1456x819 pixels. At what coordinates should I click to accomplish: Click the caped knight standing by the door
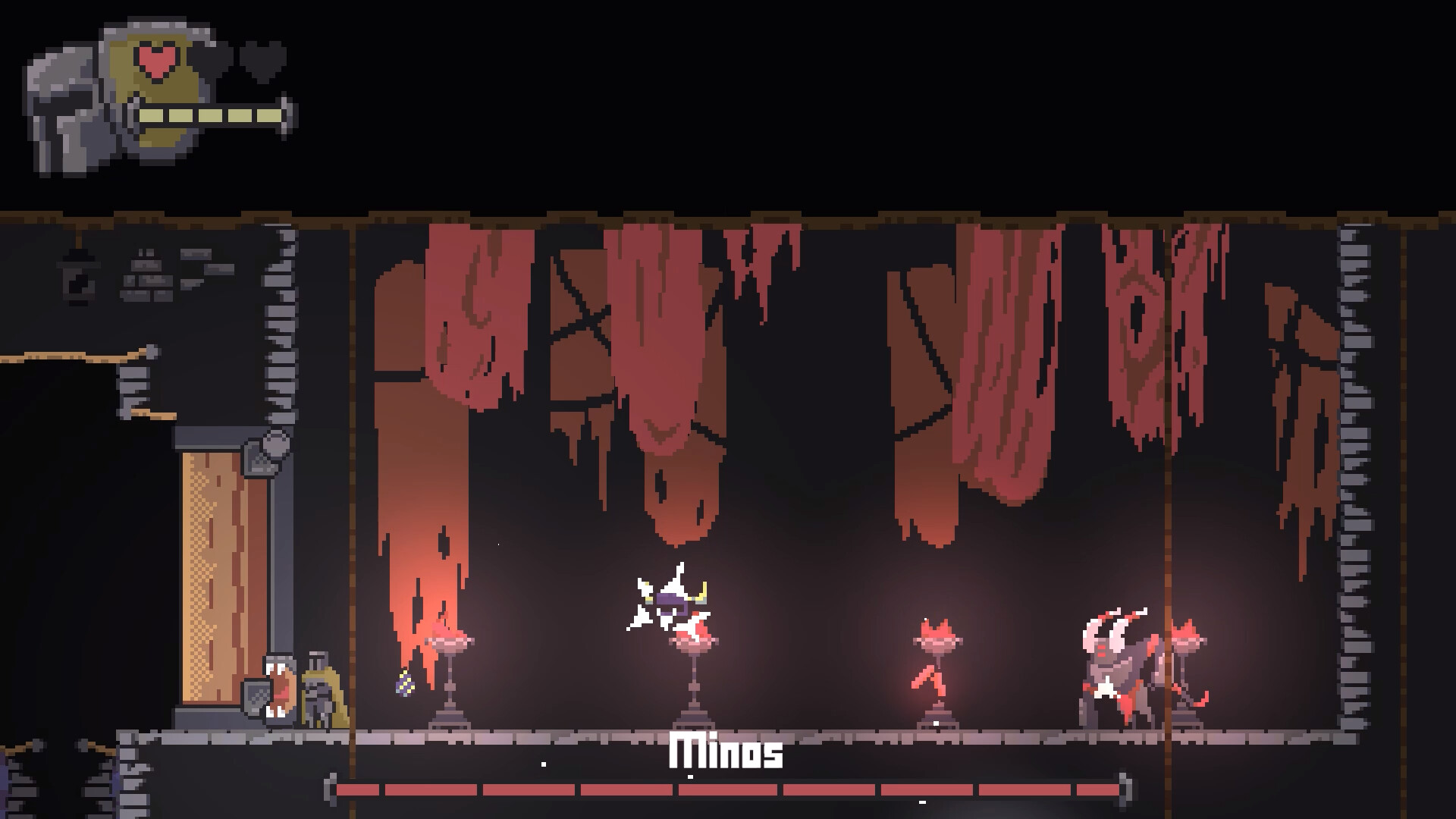click(x=318, y=690)
